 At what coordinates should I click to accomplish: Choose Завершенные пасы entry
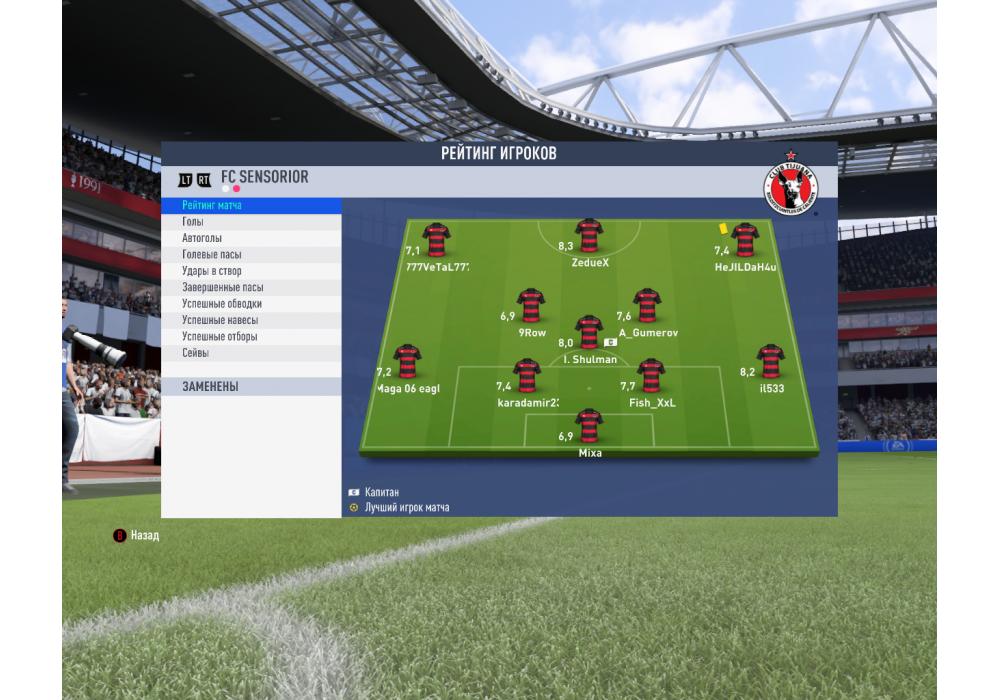coord(250,287)
